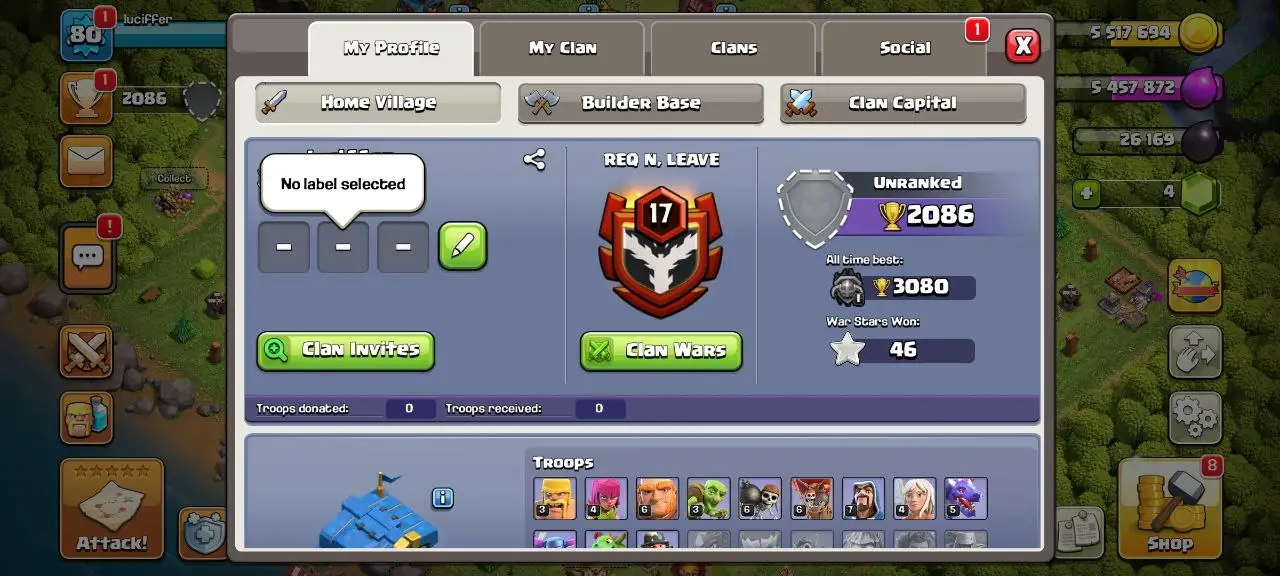Open the mail inbox
The width and height of the screenshot is (1280, 576).
click(x=86, y=161)
